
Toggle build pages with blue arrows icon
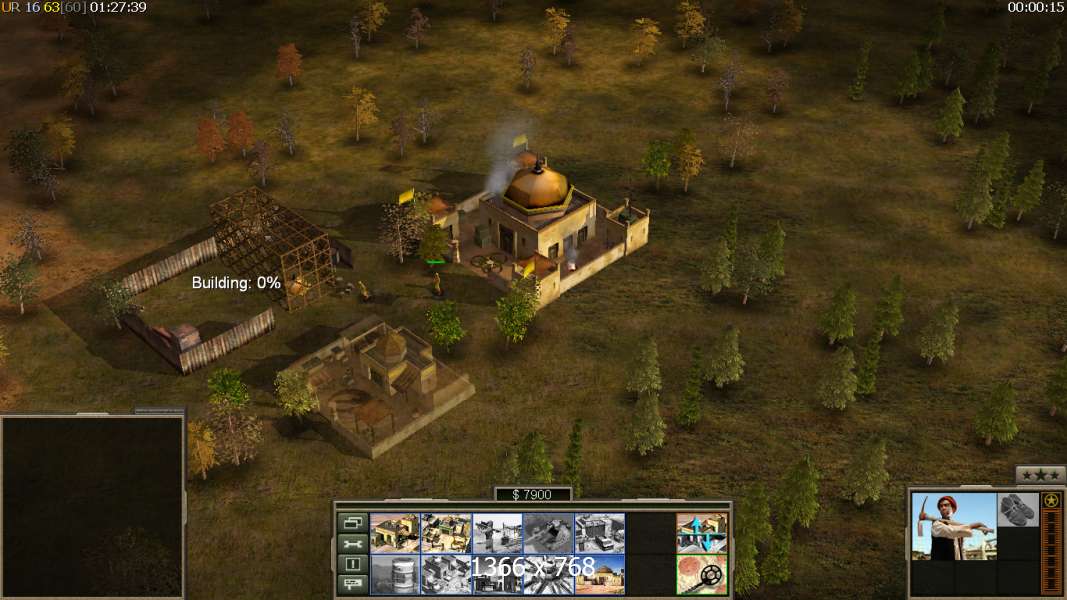click(x=701, y=533)
